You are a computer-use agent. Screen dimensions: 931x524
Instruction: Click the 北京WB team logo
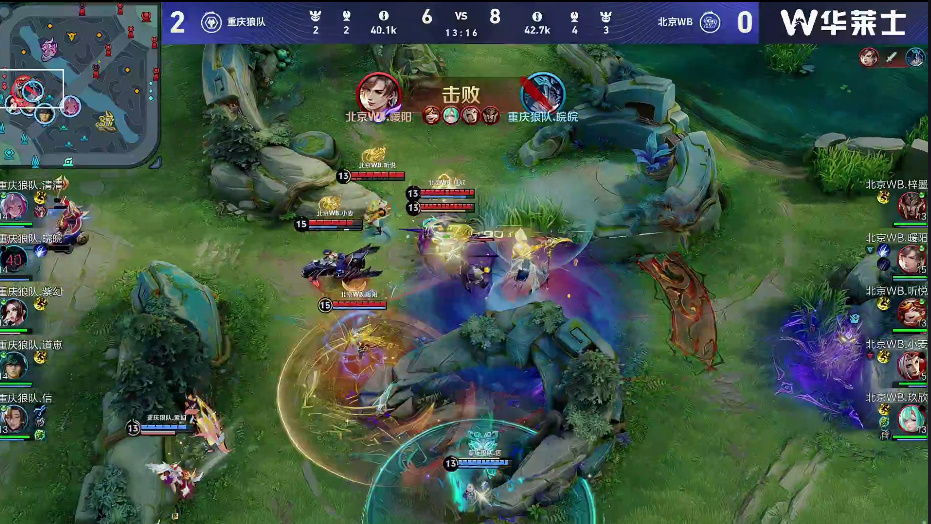coord(710,22)
